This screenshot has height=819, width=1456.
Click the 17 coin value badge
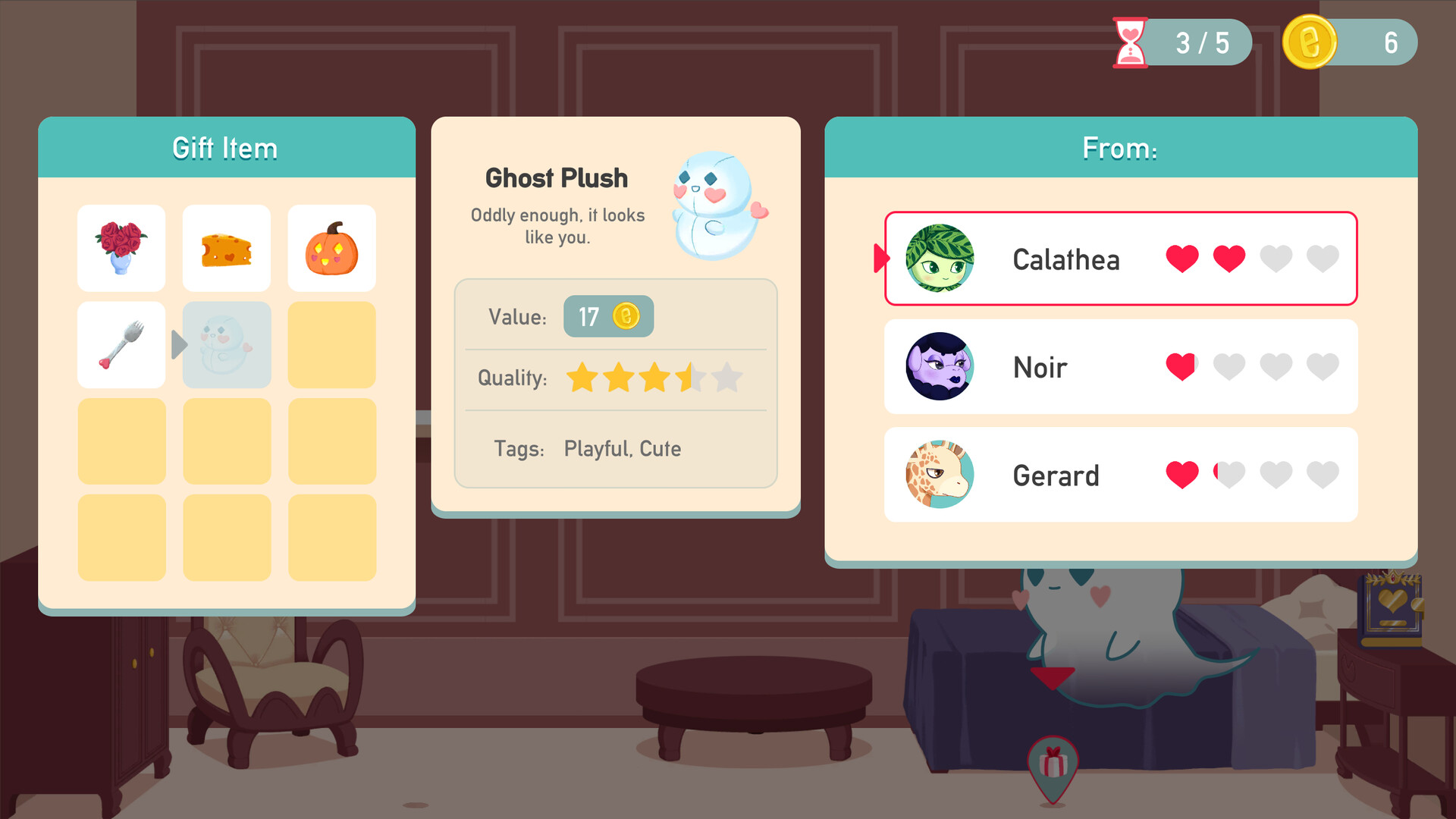click(x=608, y=317)
